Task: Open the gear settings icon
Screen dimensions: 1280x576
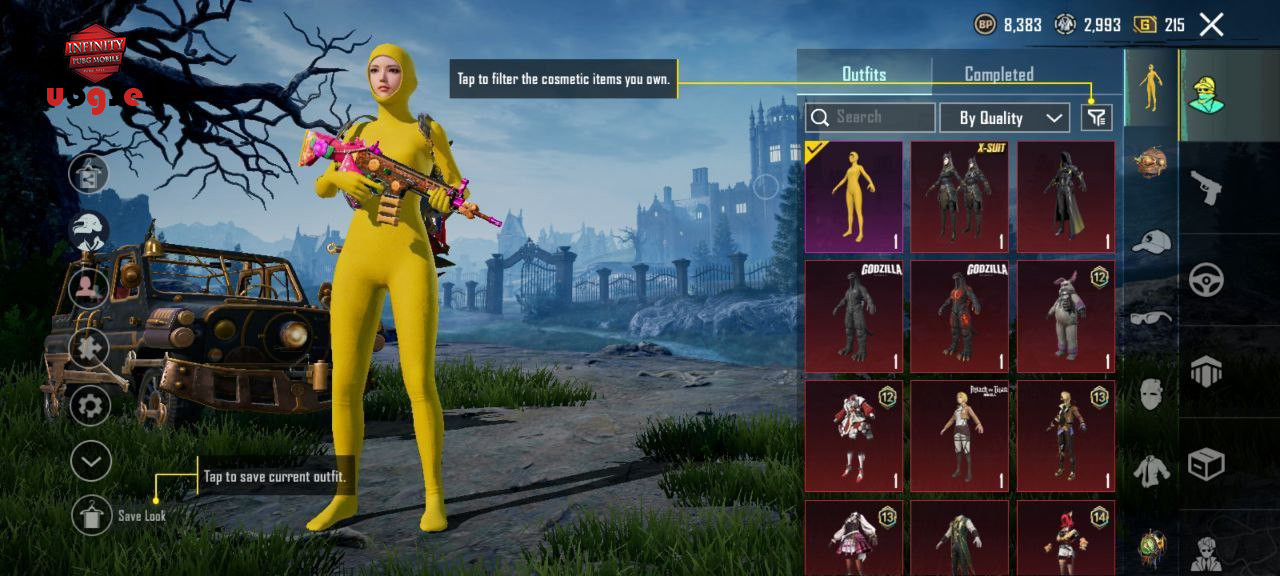Action: (90, 406)
